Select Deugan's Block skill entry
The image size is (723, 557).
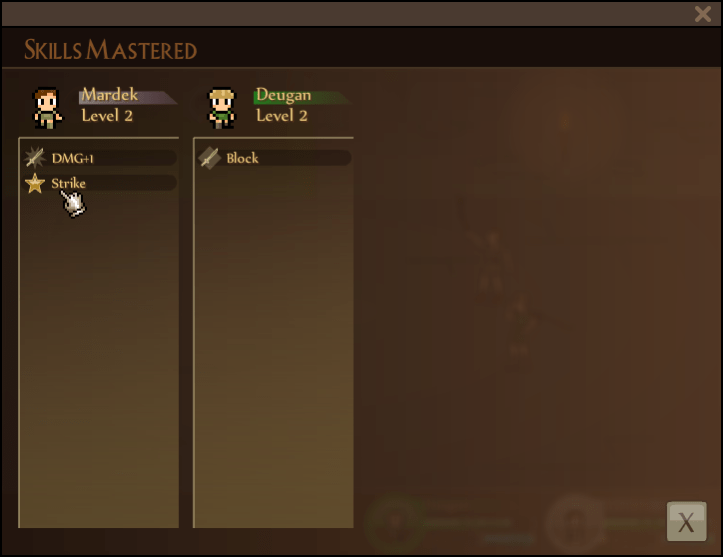(274, 158)
